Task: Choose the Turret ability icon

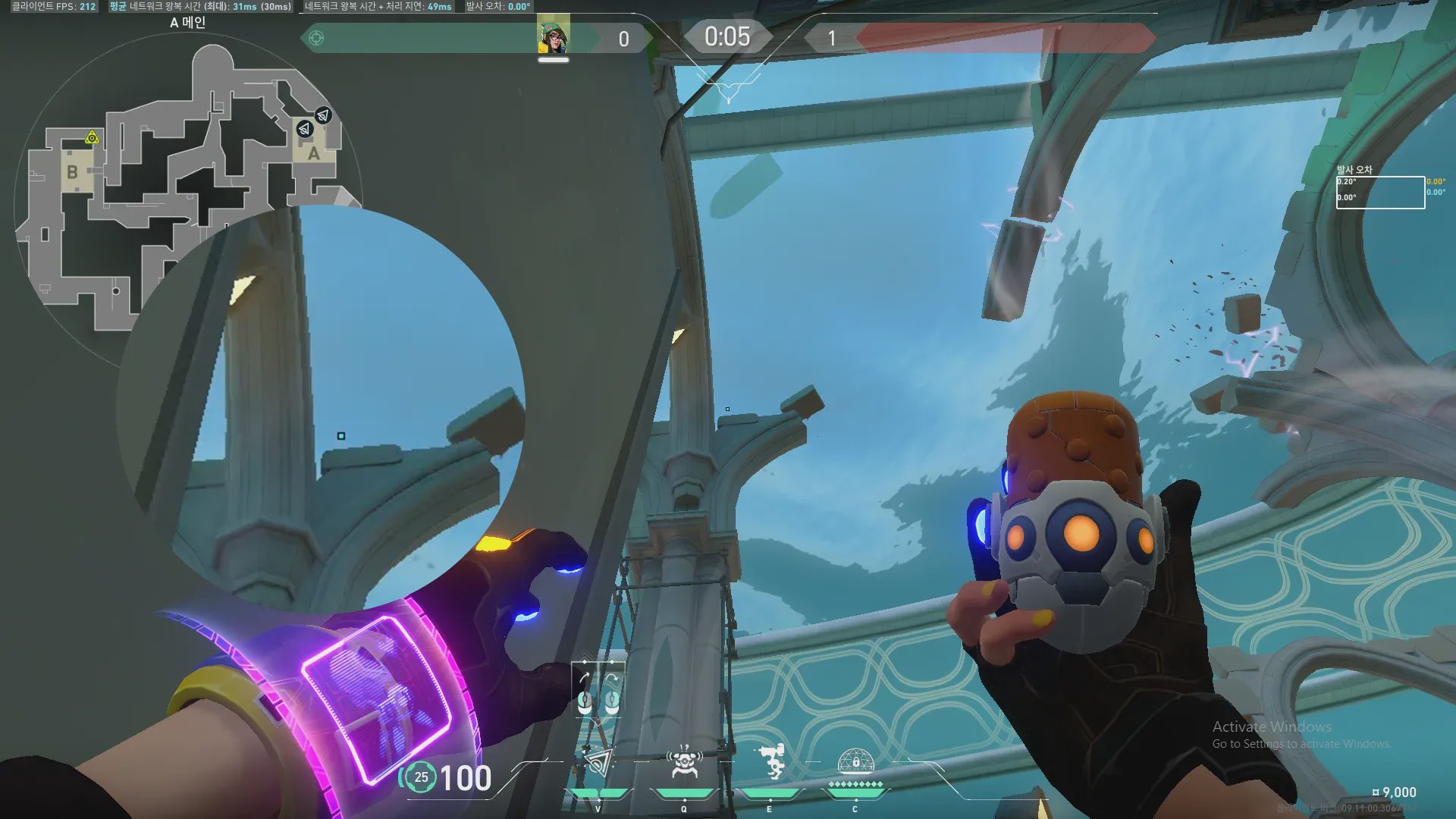Action: tap(771, 761)
